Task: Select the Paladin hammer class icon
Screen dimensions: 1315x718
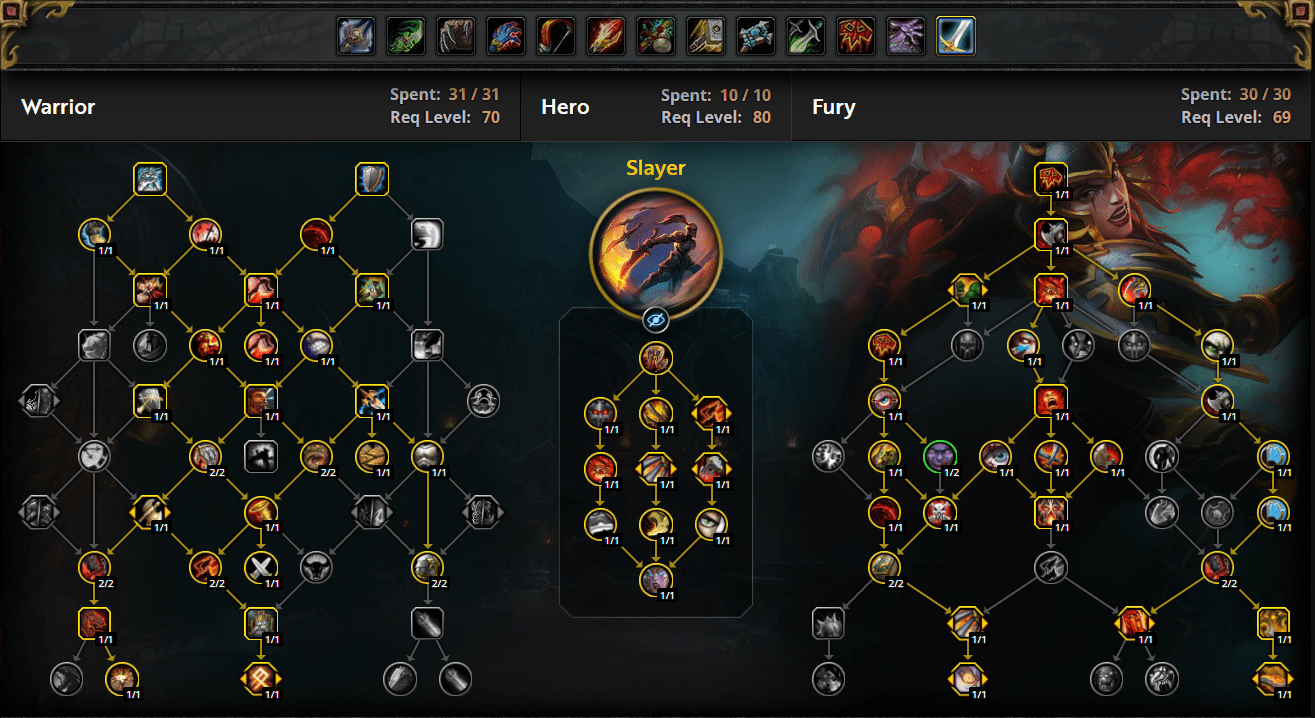Action: pyautogui.click(x=706, y=36)
